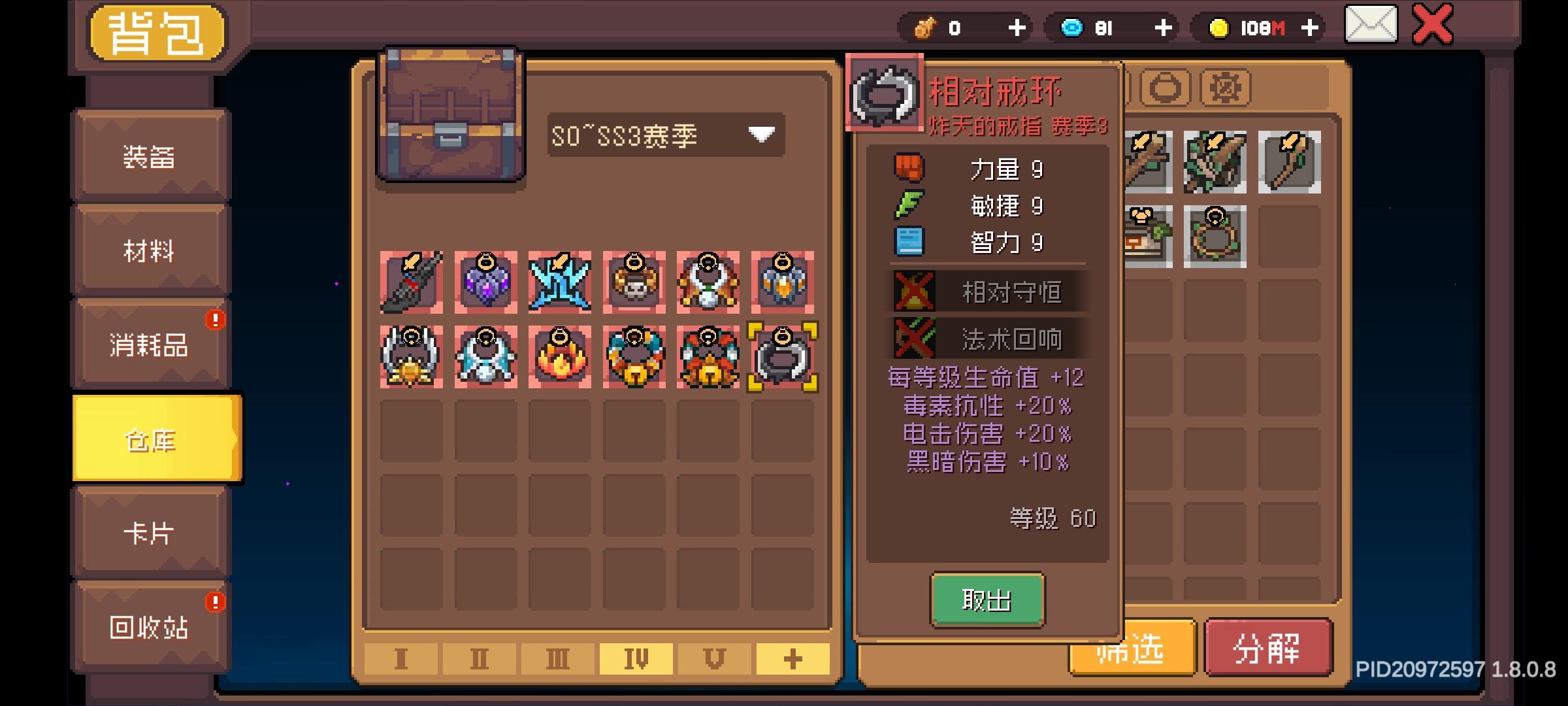1568x706 pixels.
Task: Open the 回收站 recycle section
Action: 149,628
